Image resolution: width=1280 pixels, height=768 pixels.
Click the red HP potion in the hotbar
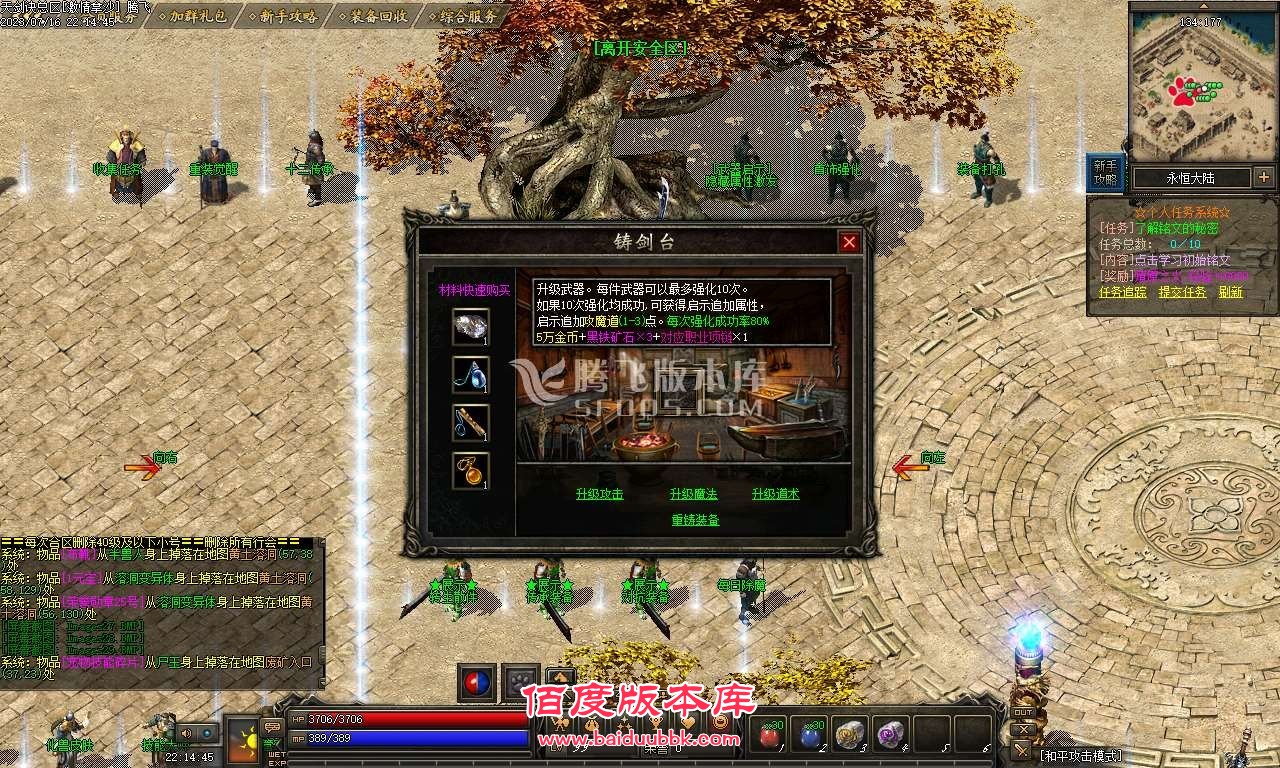[x=769, y=734]
